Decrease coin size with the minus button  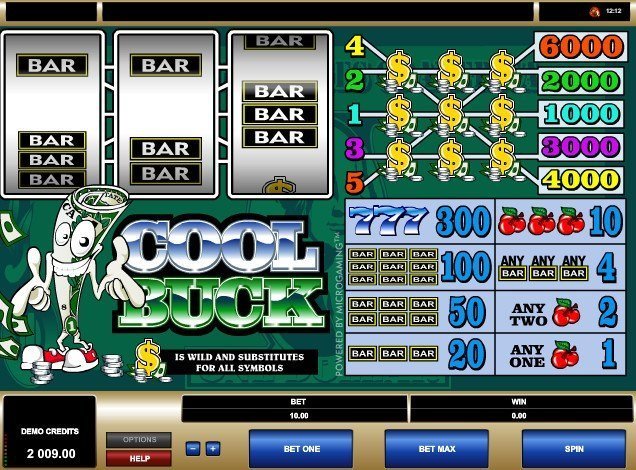[x=194, y=449]
